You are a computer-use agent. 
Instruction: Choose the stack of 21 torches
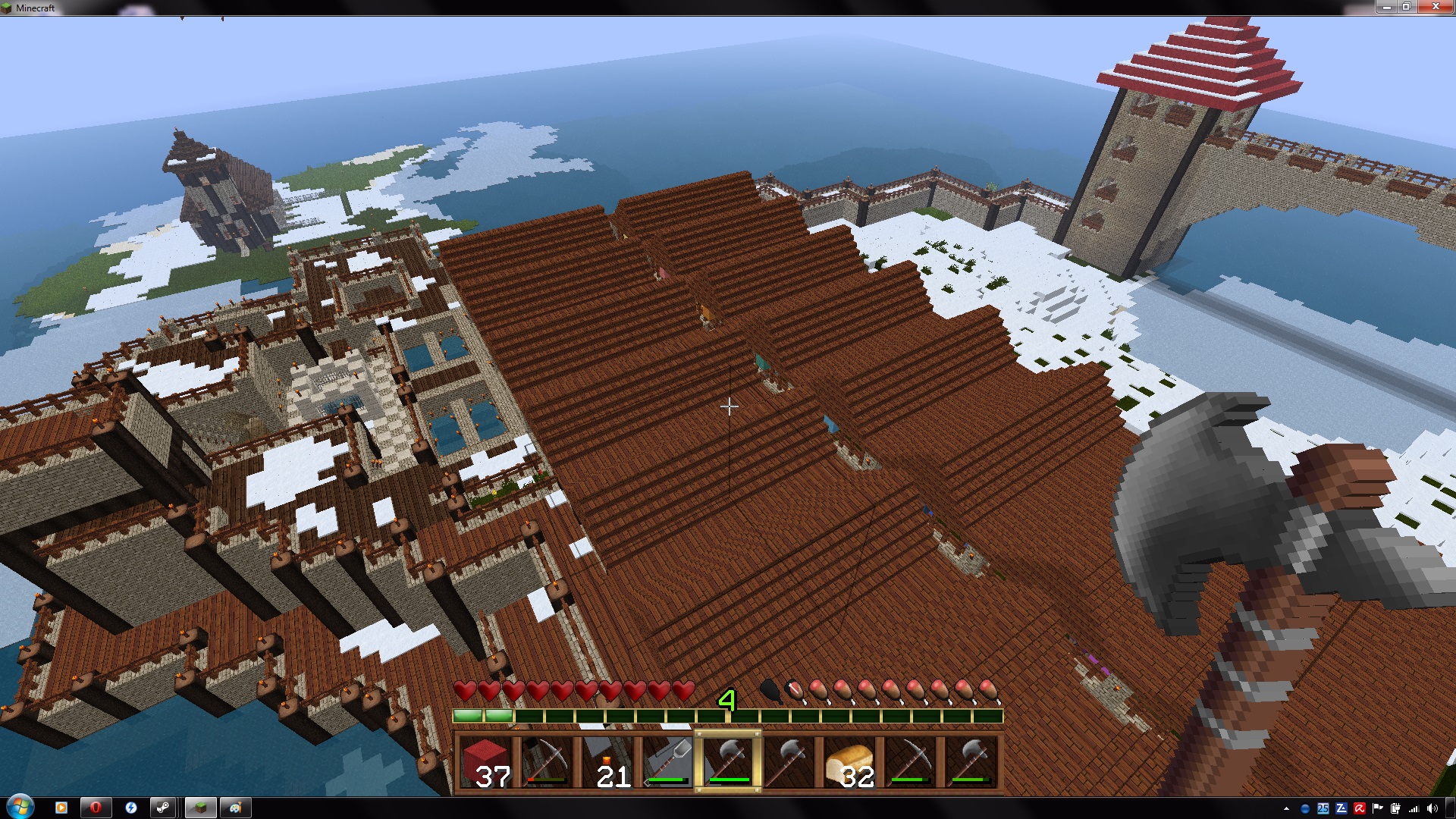click(607, 762)
